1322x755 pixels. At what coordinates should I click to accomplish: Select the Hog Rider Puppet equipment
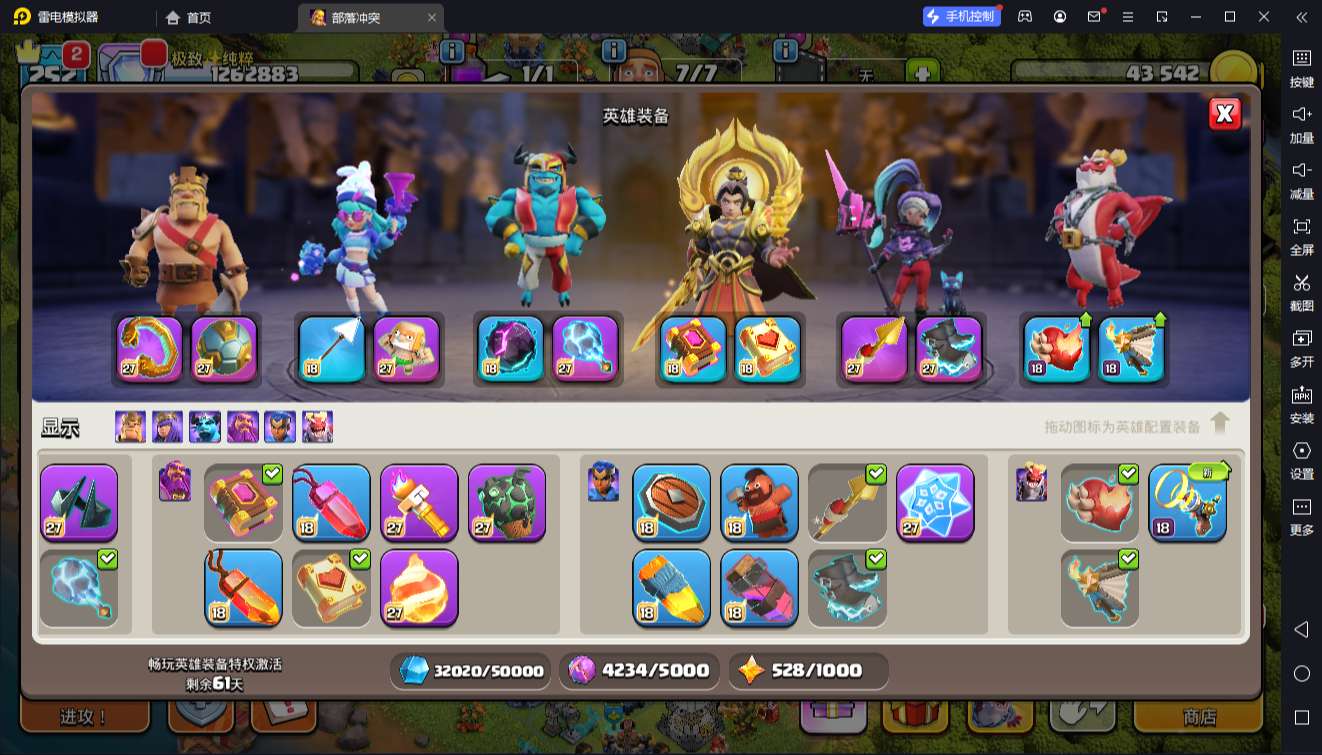coord(759,502)
